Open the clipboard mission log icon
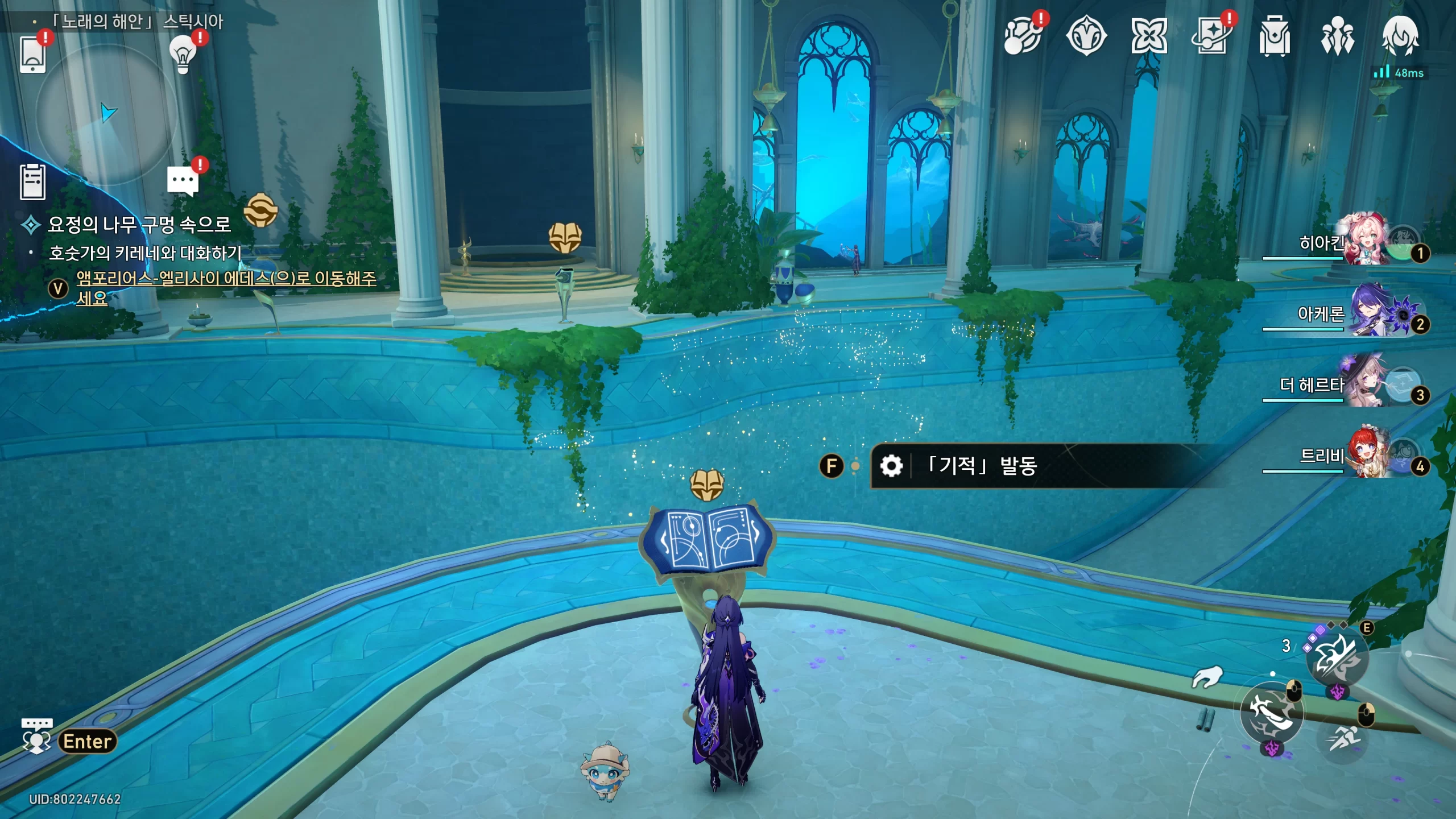Screen dimensions: 1456x819 [32, 182]
